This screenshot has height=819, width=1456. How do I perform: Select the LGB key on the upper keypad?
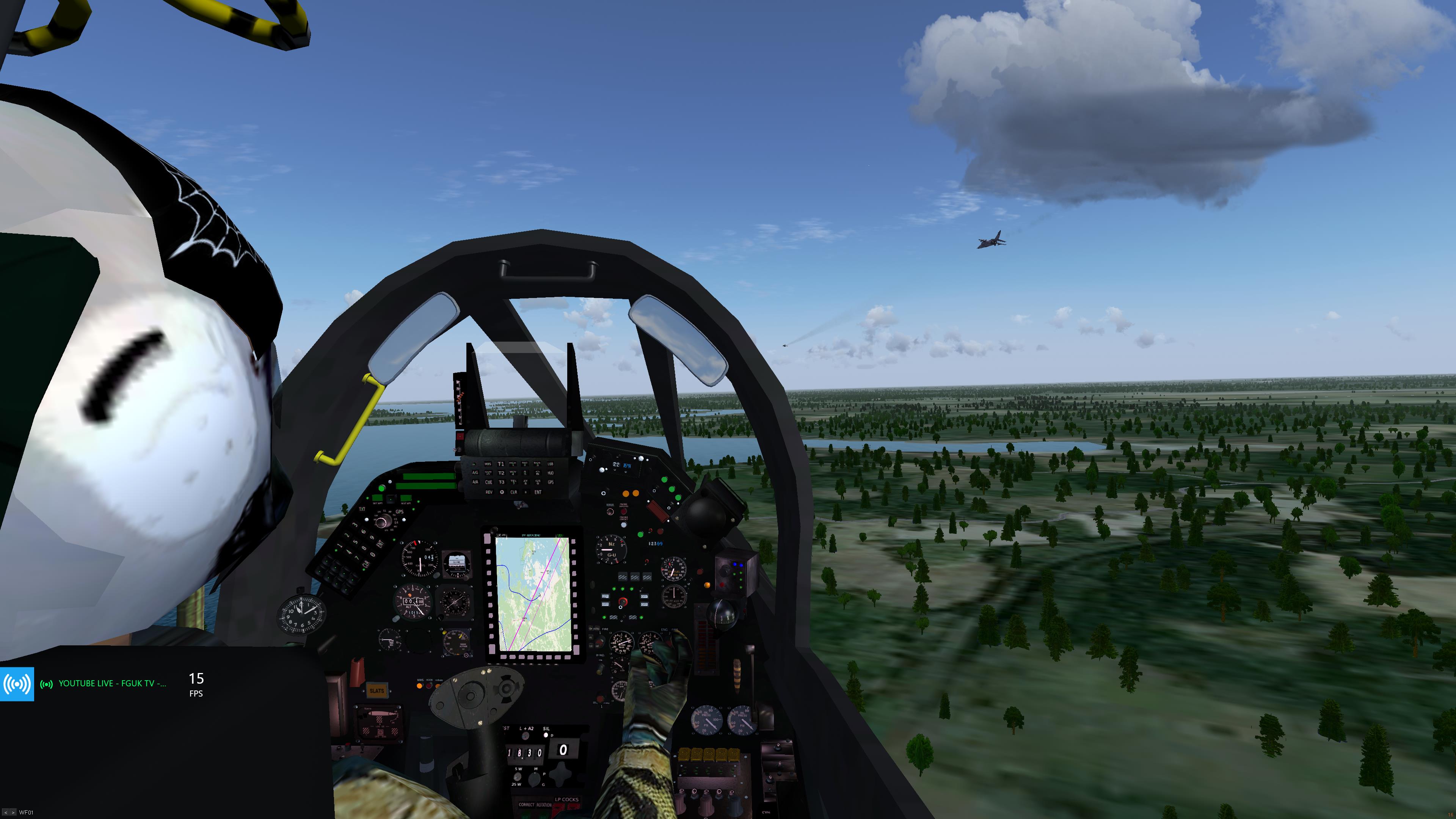tap(551, 464)
